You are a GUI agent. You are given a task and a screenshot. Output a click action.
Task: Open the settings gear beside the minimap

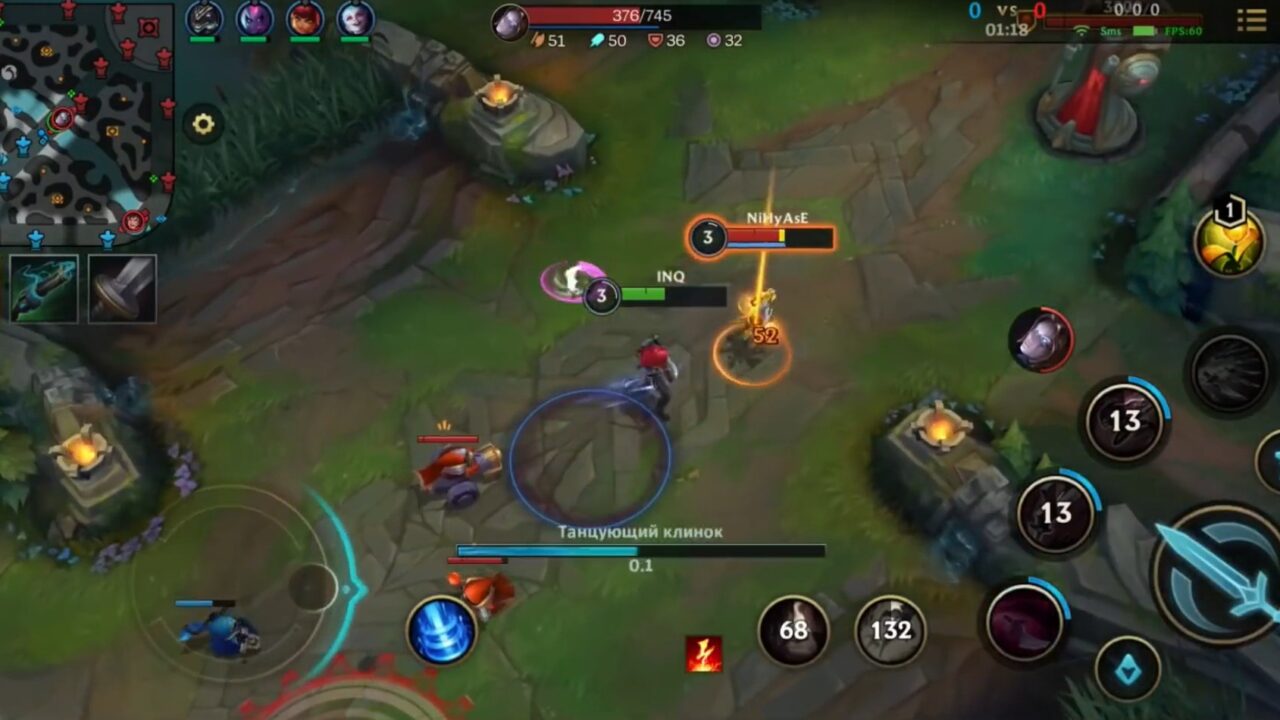click(x=205, y=124)
